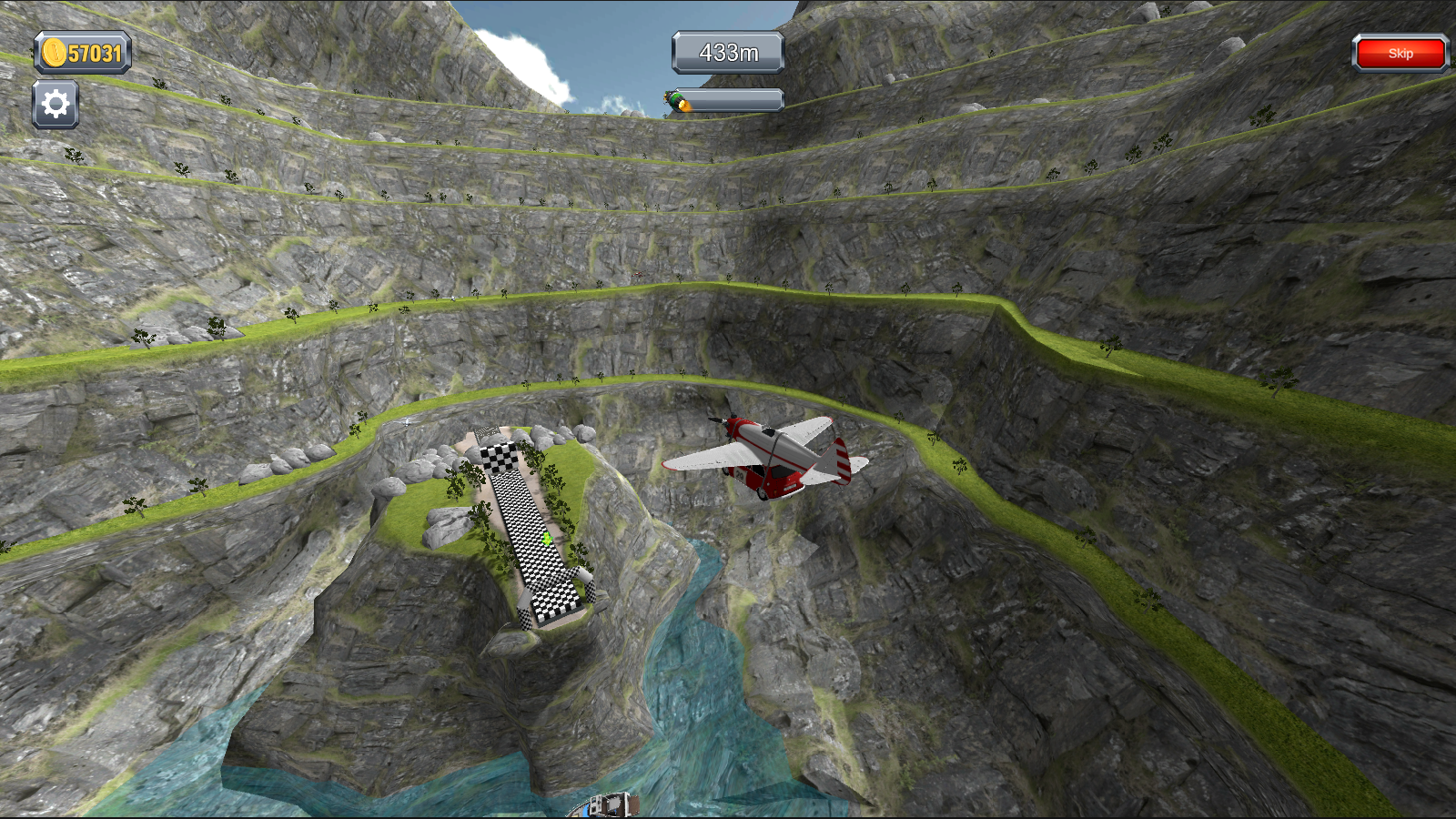Open the Skip option in the corner

pos(1400,53)
